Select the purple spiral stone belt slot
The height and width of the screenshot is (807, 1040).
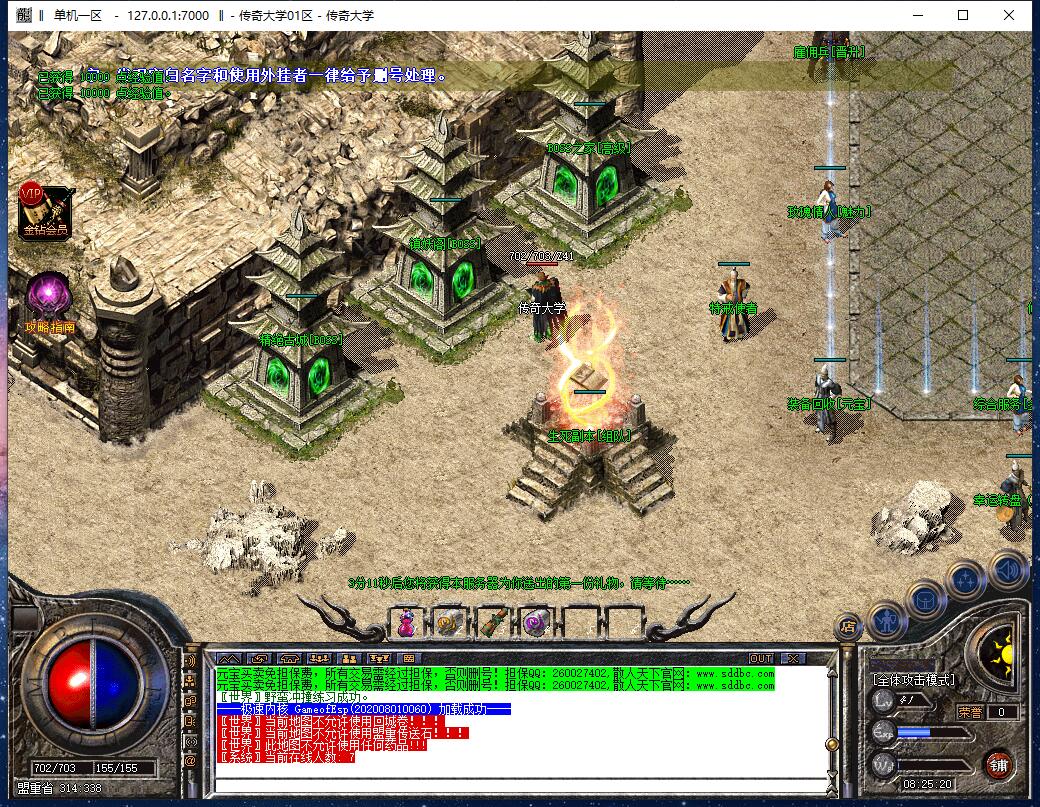coord(533,622)
